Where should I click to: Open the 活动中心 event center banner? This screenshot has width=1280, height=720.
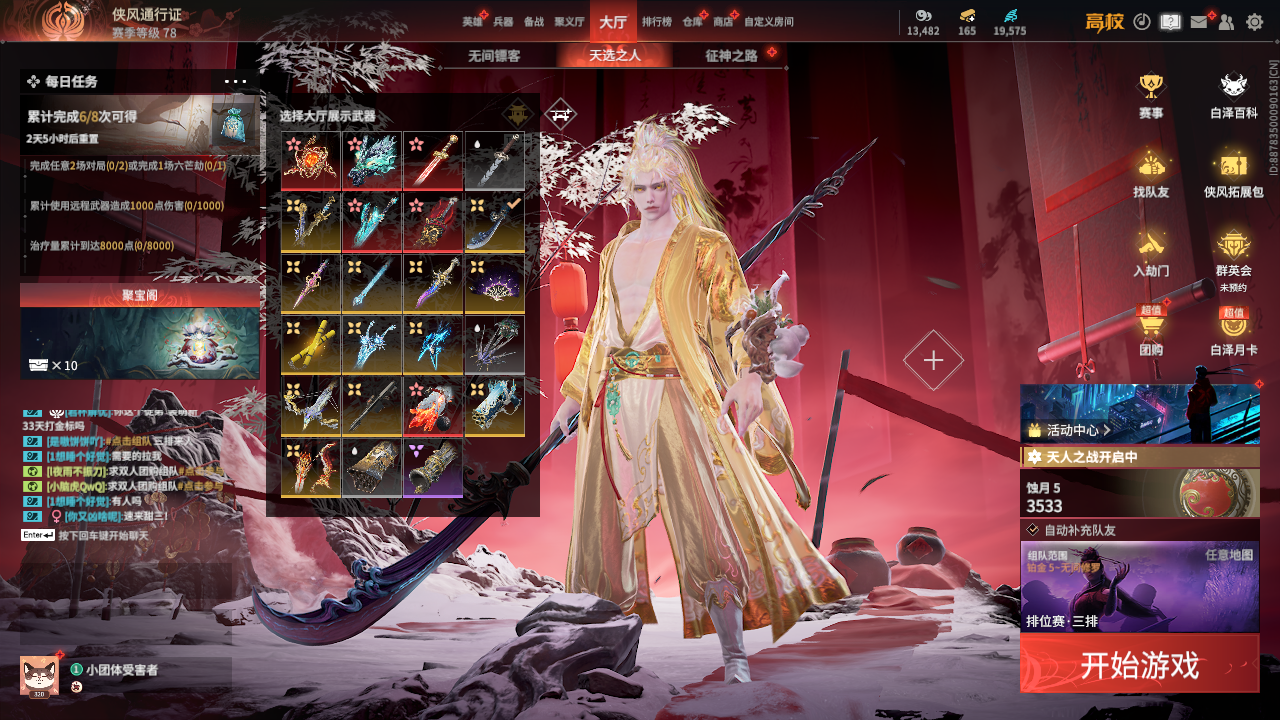1139,414
